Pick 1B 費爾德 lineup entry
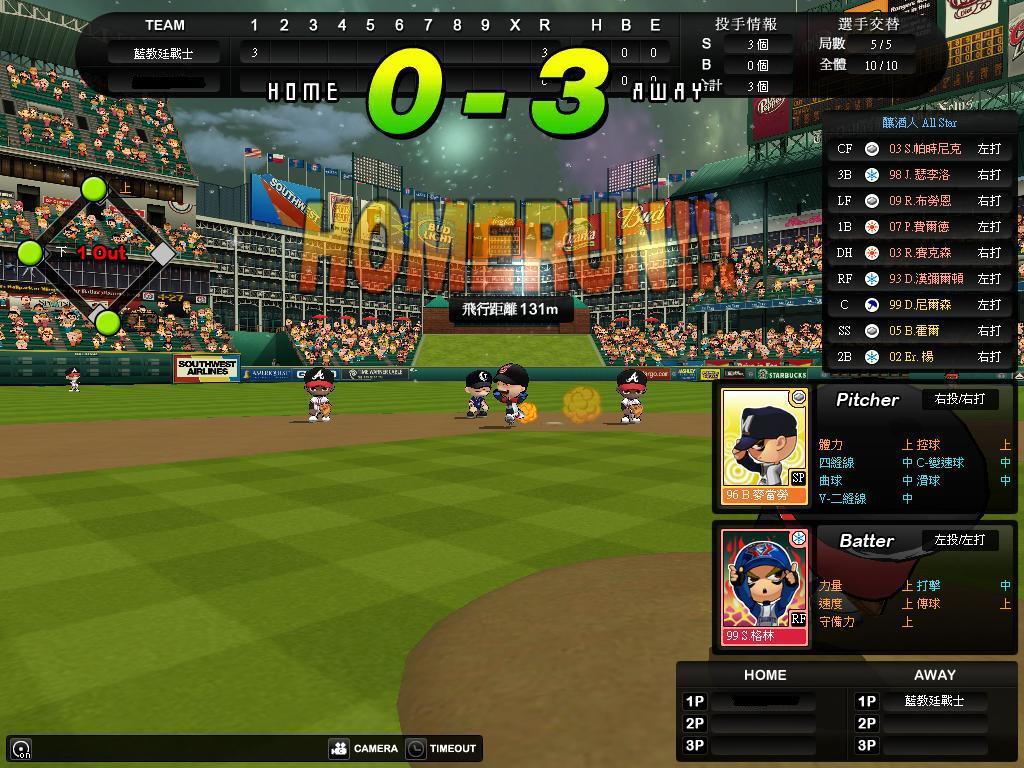 [x=919, y=227]
